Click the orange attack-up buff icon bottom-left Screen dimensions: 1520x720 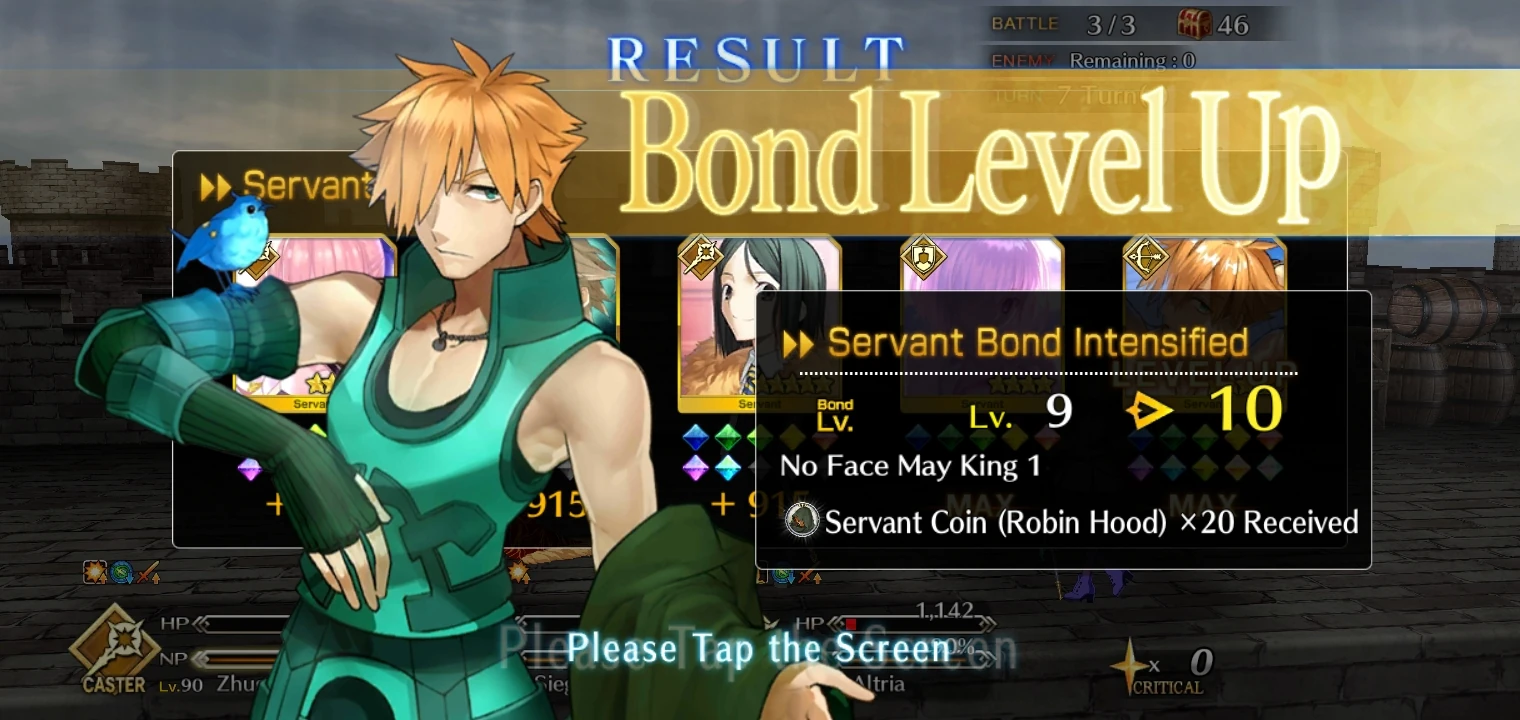pos(94,571)
